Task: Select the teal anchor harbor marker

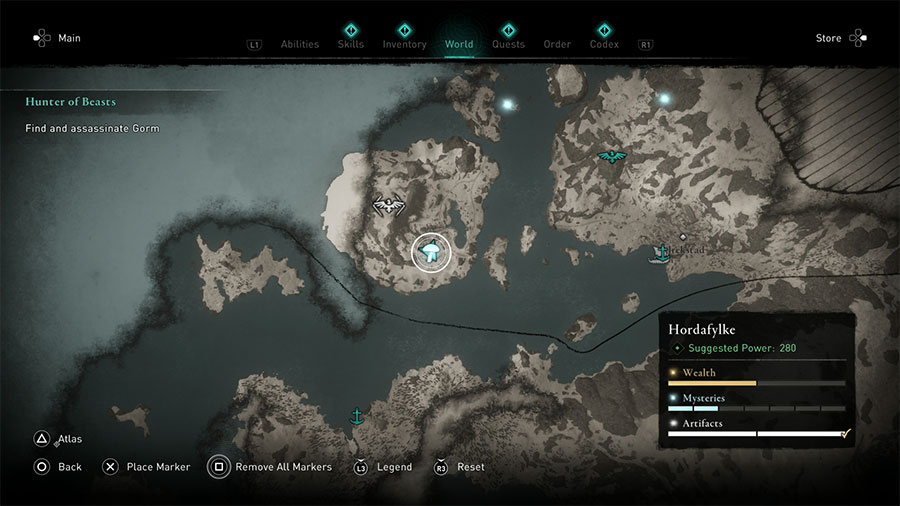Action: (x=355, y=416)
